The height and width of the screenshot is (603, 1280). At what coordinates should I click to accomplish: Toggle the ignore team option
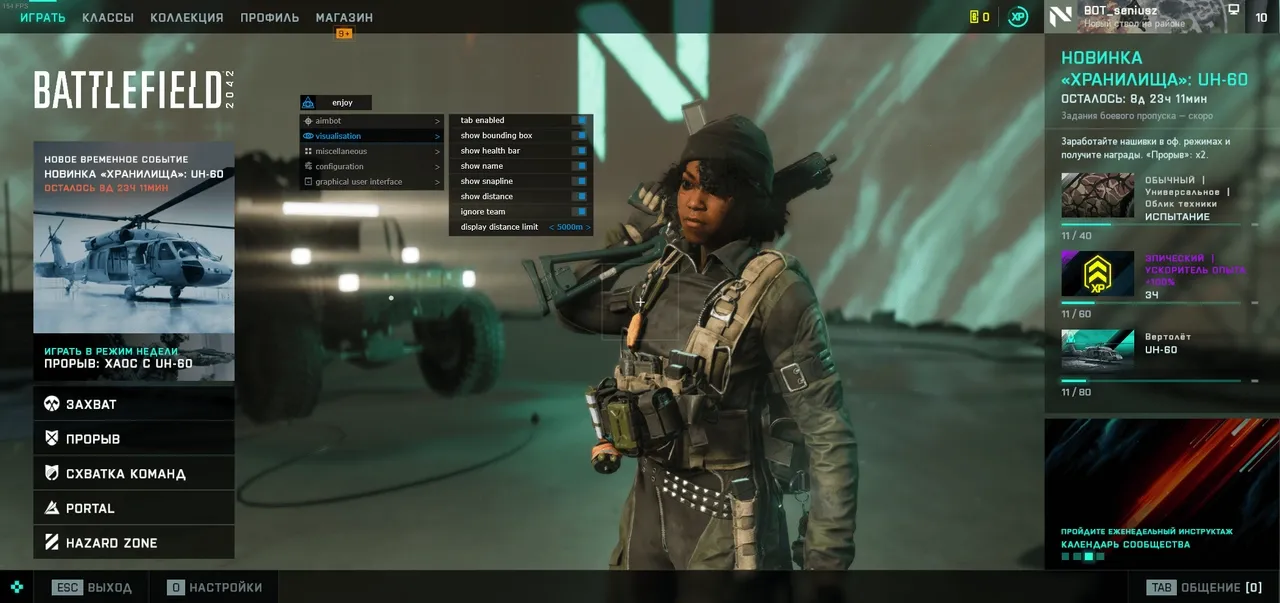click(x=579, y=212)
